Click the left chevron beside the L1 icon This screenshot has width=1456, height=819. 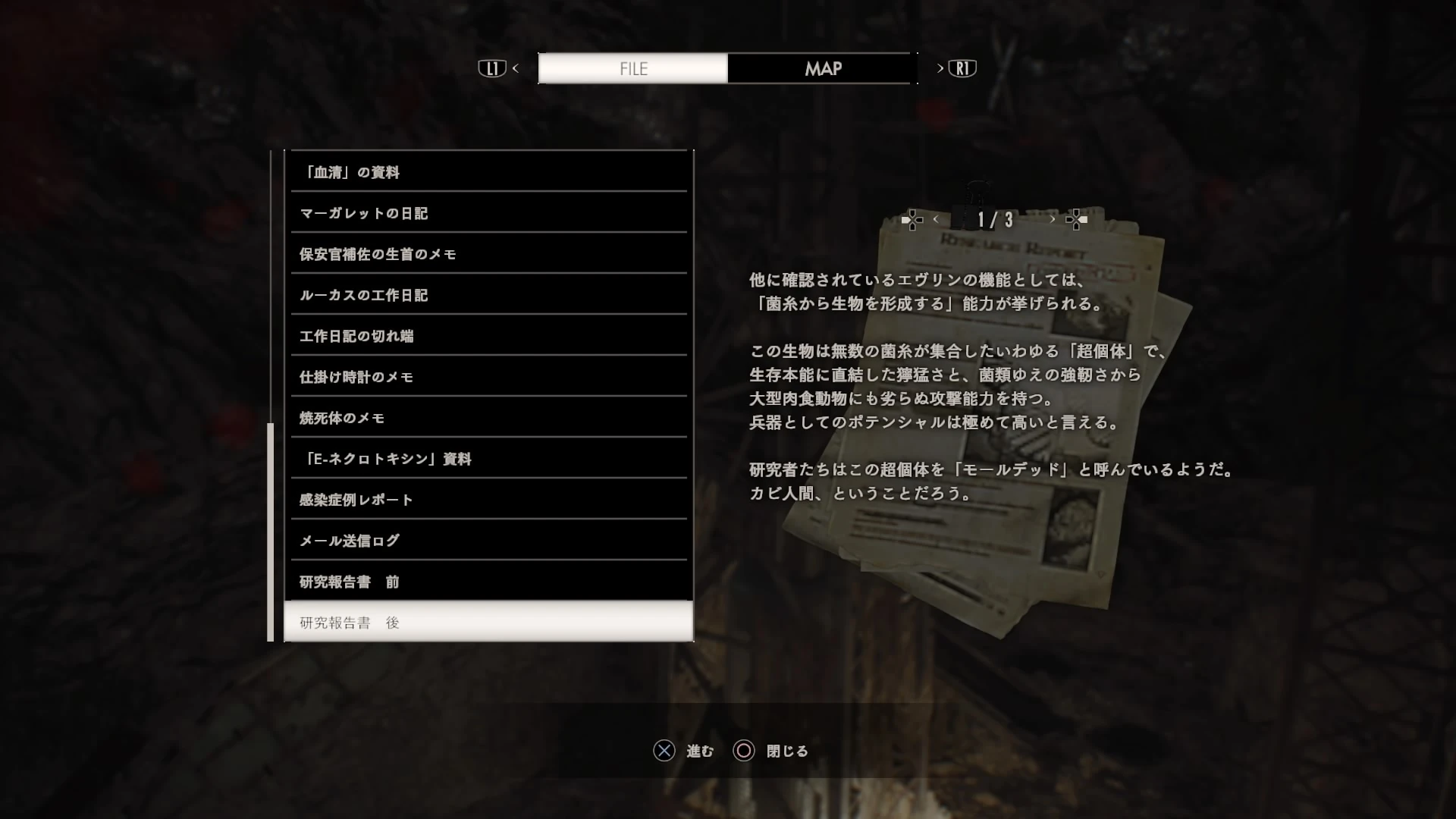[516, 67]
